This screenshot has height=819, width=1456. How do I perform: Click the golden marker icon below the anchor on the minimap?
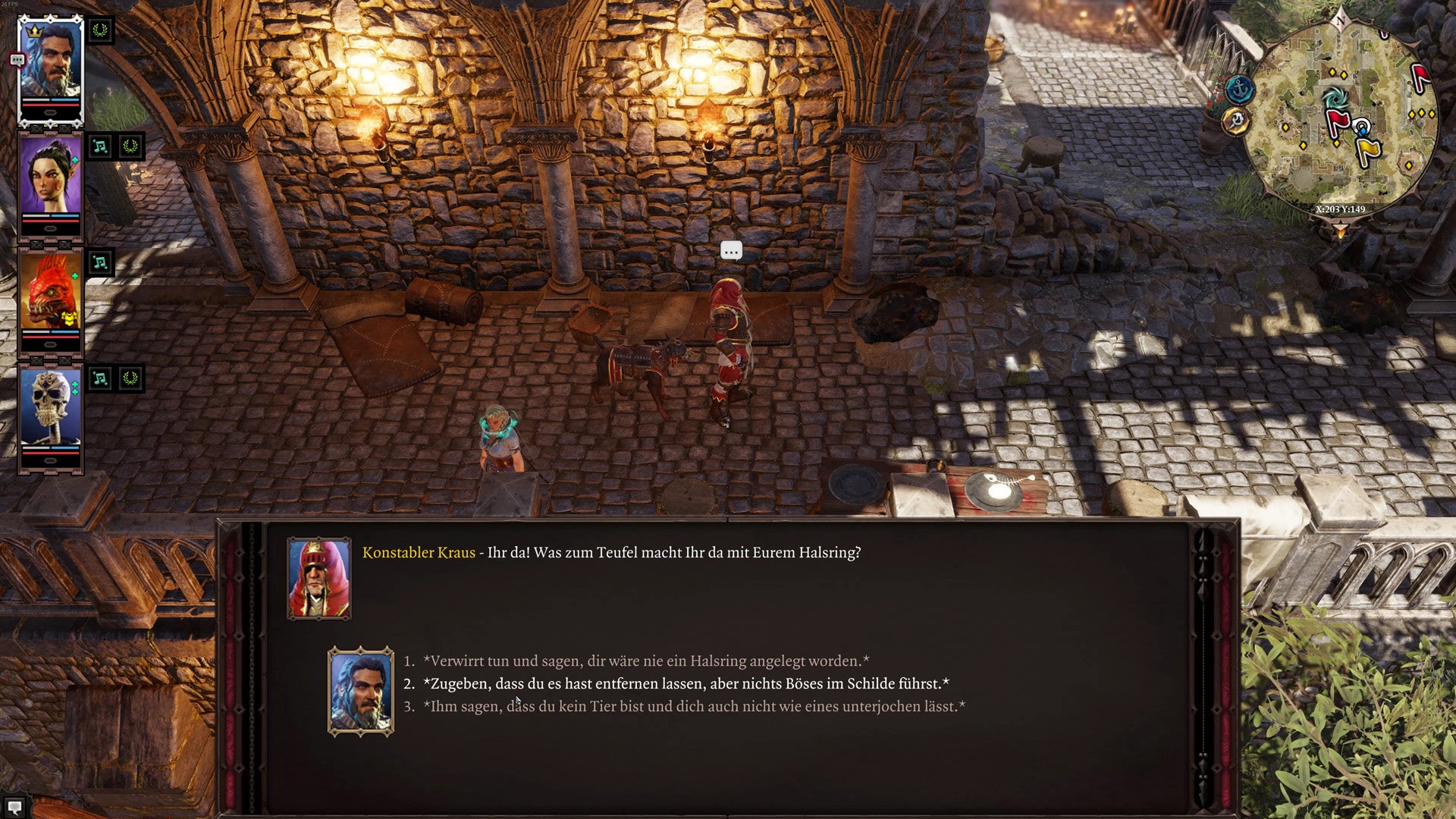(1235, 120)
